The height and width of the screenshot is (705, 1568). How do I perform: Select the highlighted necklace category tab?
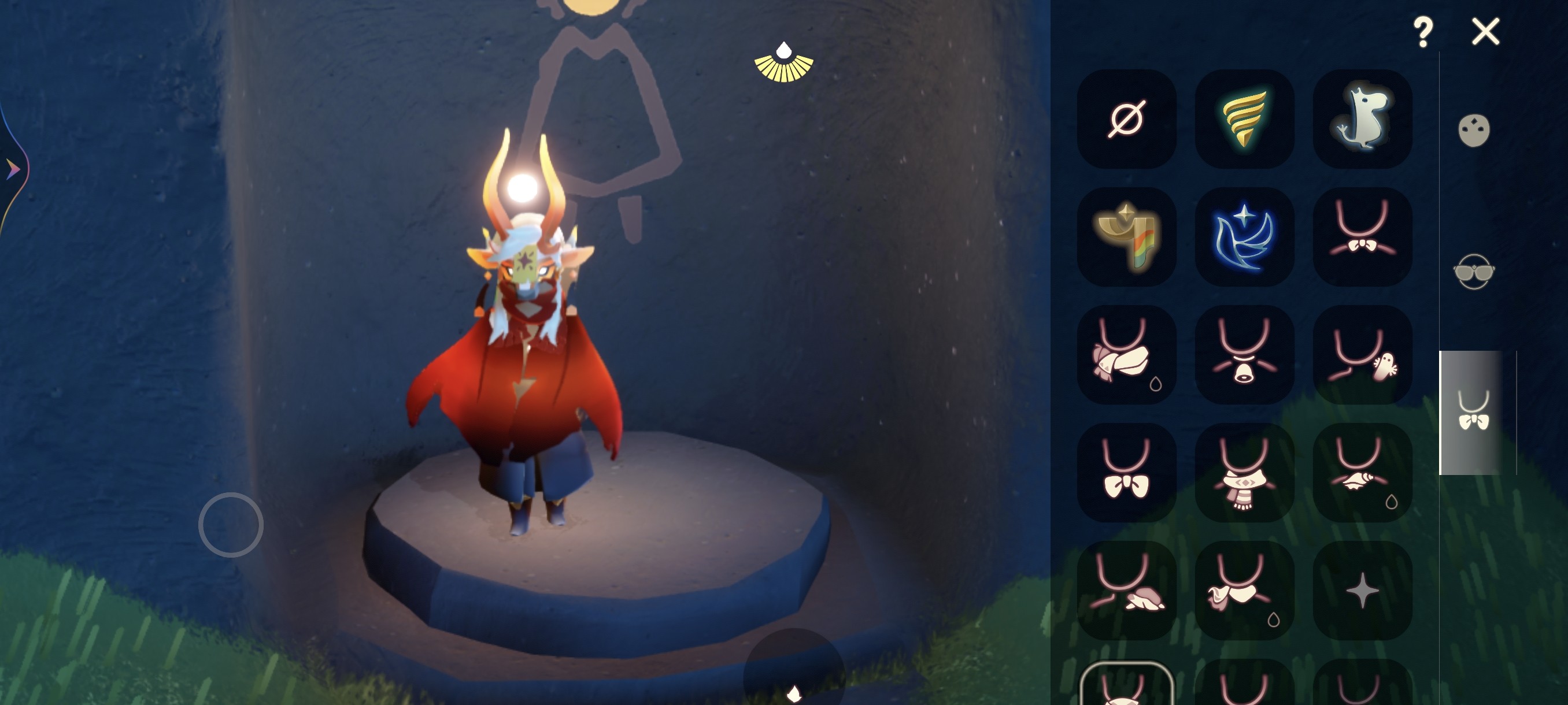(1473, 413)
